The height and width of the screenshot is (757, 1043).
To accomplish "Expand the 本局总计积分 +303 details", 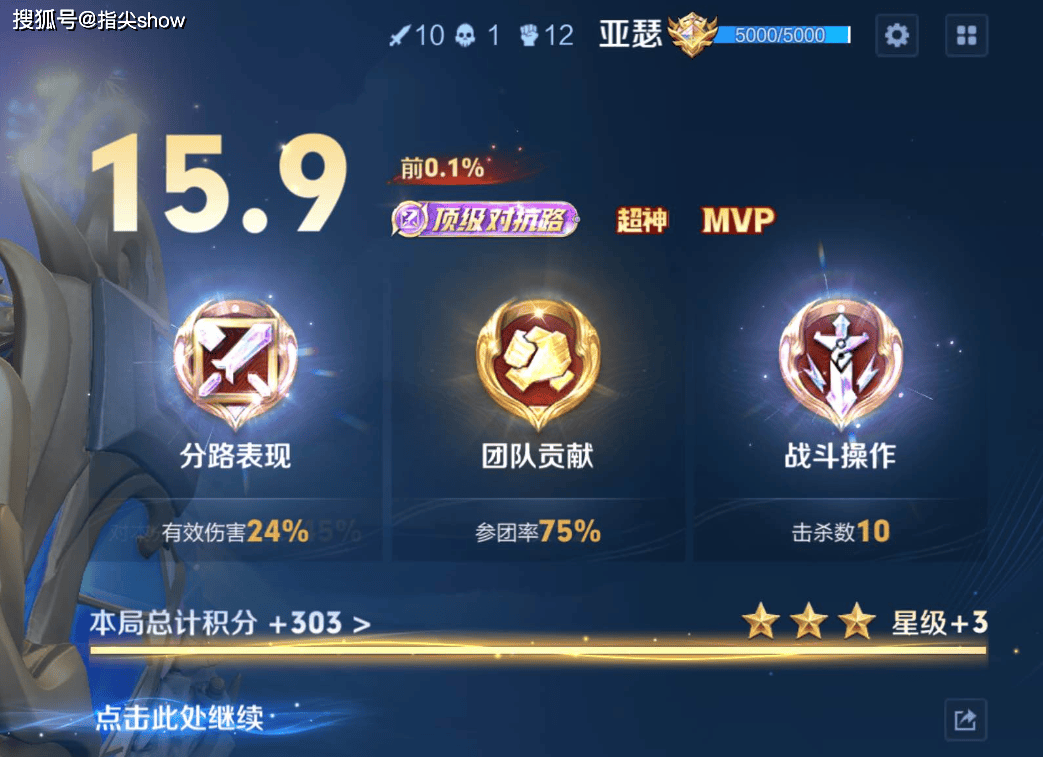I will pos(230,624).
